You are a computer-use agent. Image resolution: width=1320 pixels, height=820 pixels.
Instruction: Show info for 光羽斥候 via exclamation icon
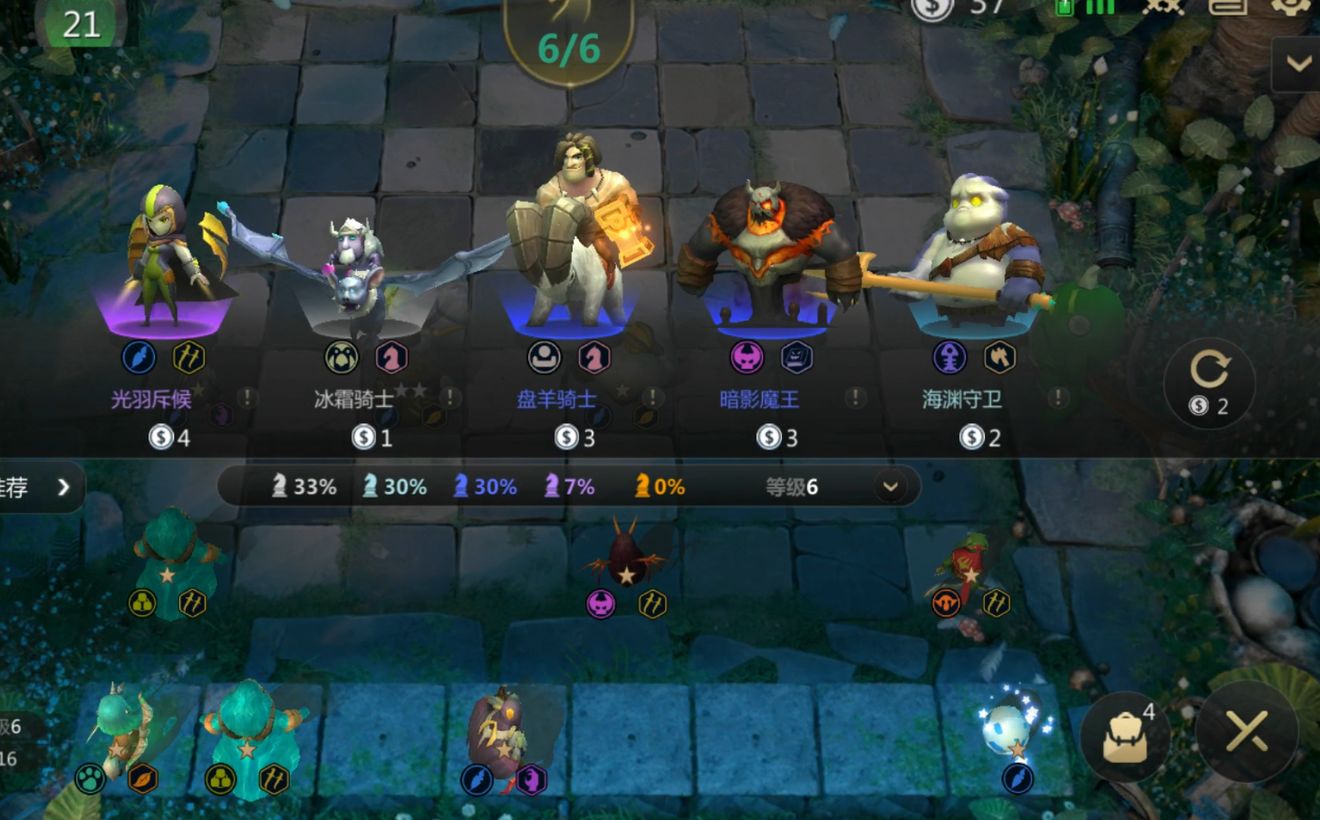(247, 398)
